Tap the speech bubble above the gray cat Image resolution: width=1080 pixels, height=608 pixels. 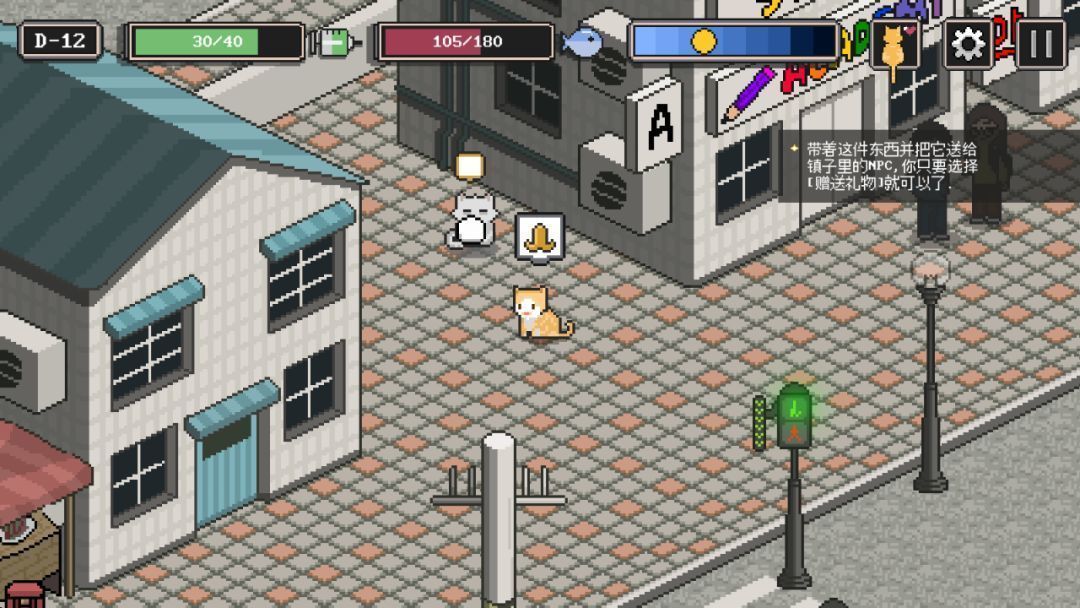pos(469,165)
